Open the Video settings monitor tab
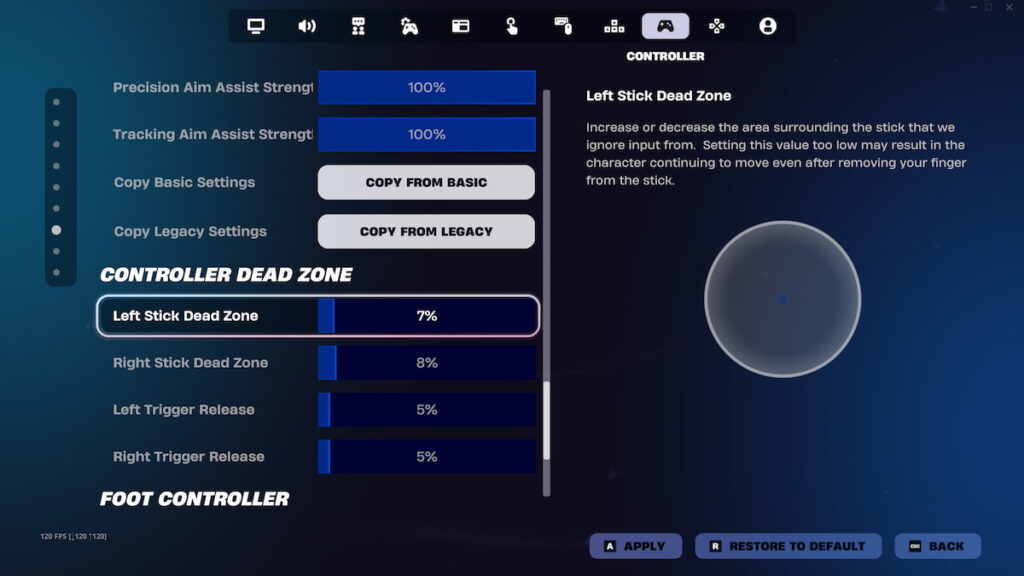 (256, 26)
